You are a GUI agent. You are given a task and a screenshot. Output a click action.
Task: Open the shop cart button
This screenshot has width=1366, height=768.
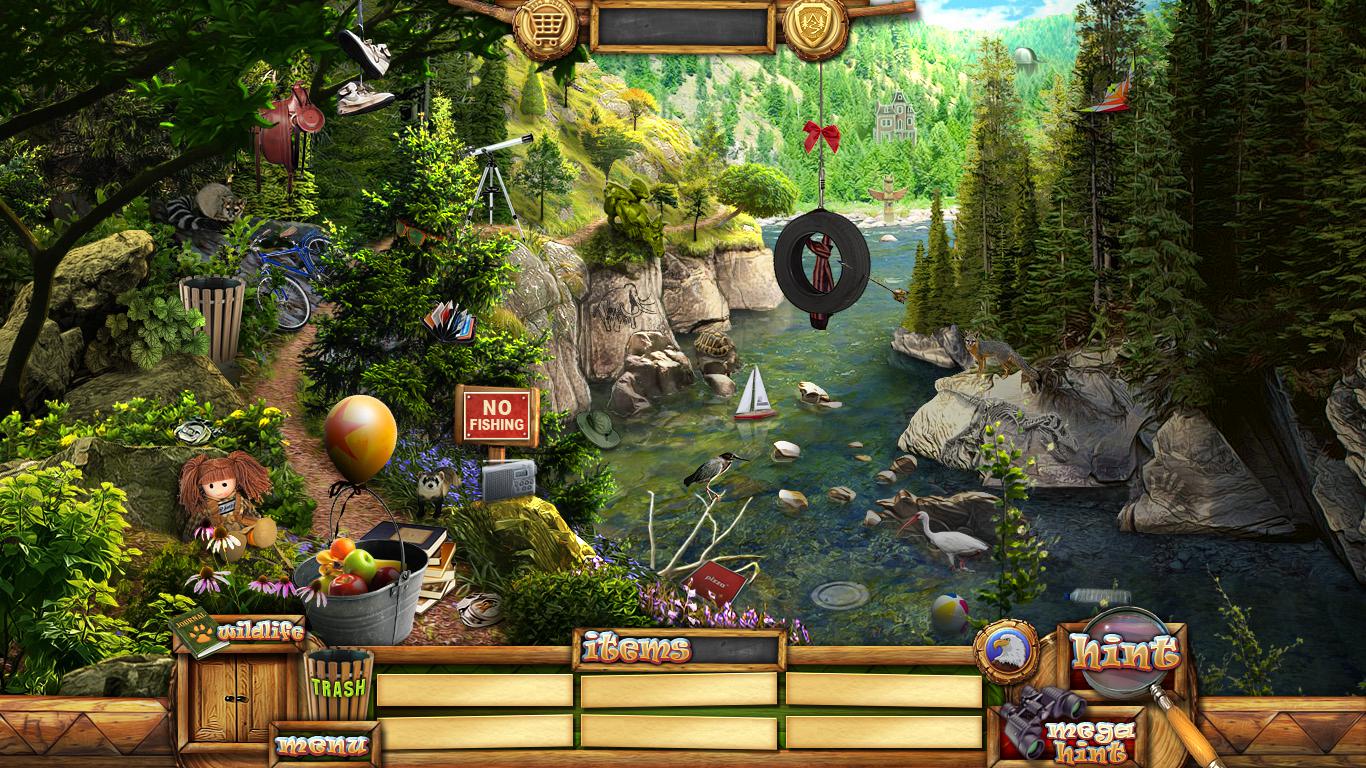click(x=545, y=27)
